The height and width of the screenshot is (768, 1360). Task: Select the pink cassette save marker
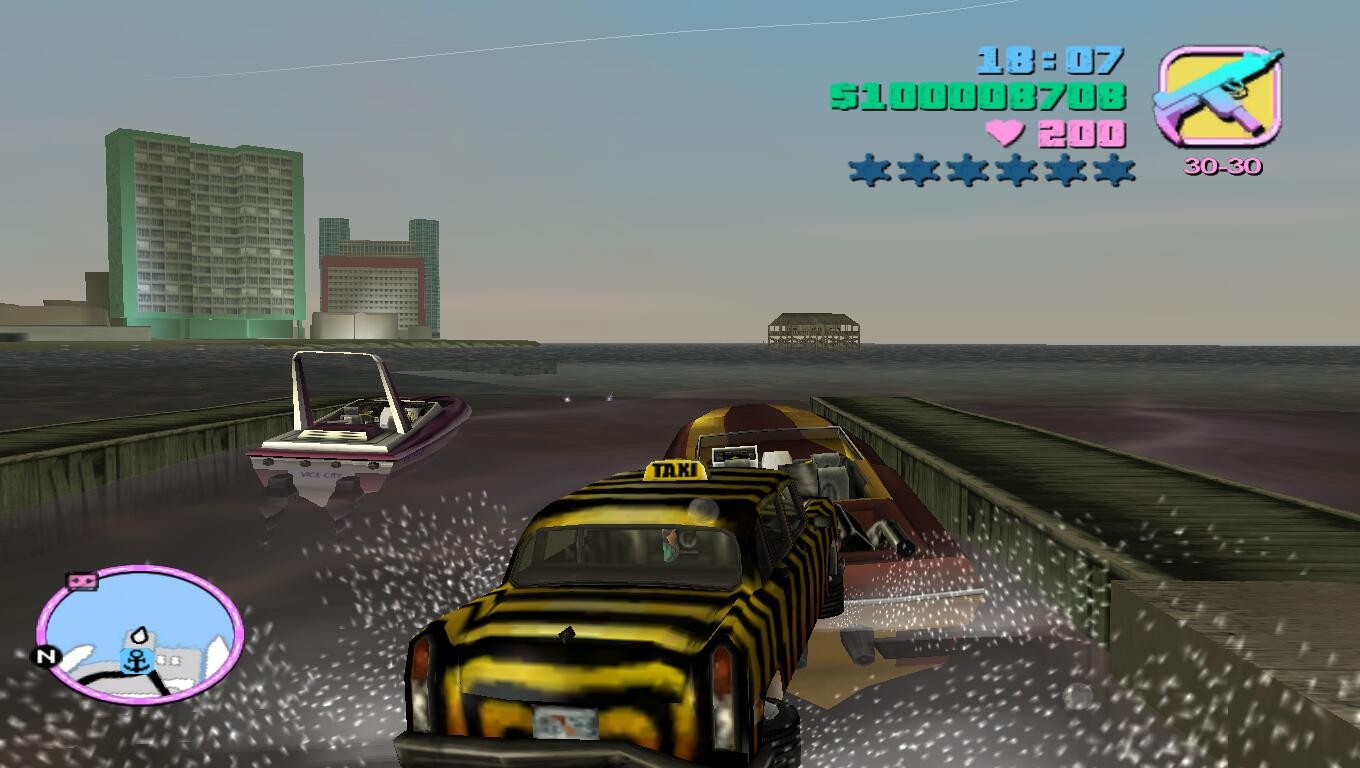[x=80, y=580]
